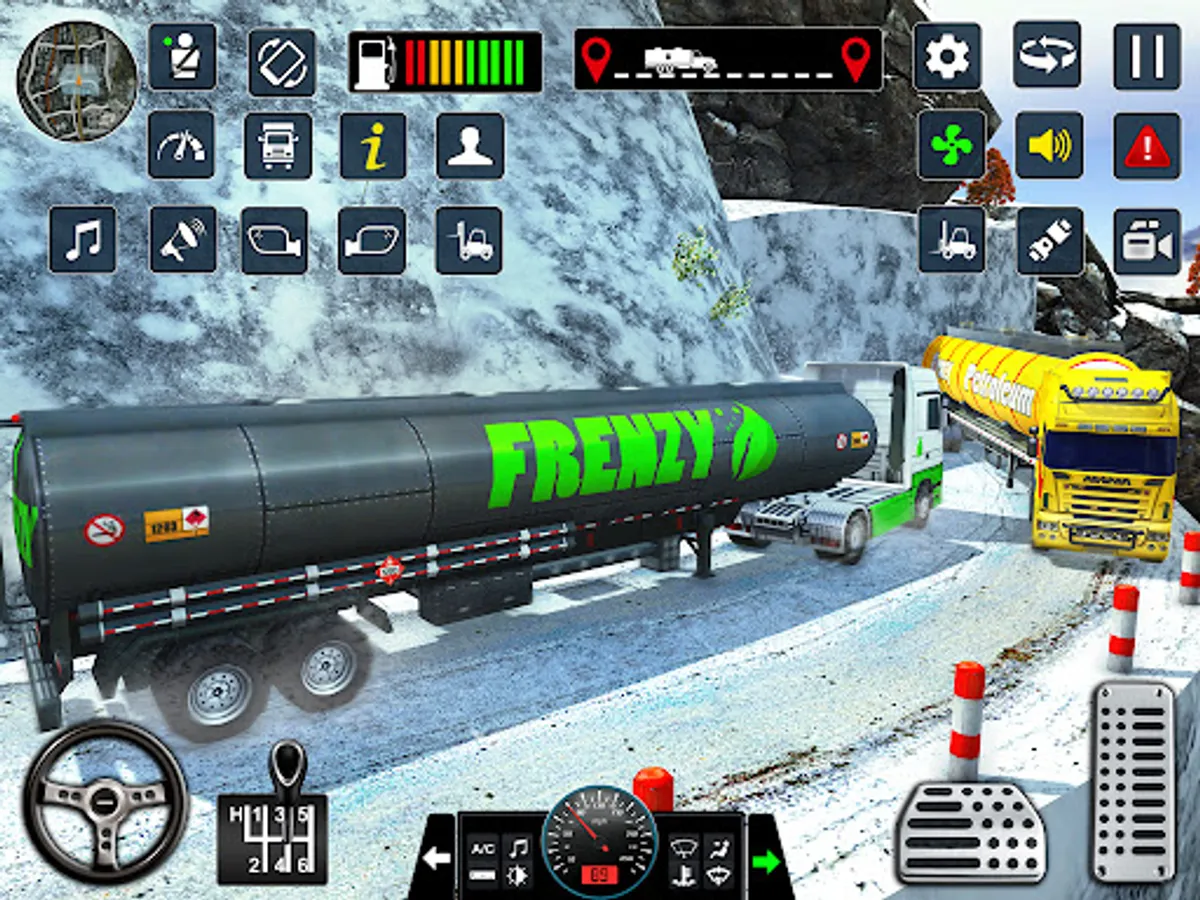Activate the red hazard warning button

(x=1147, y=146)
